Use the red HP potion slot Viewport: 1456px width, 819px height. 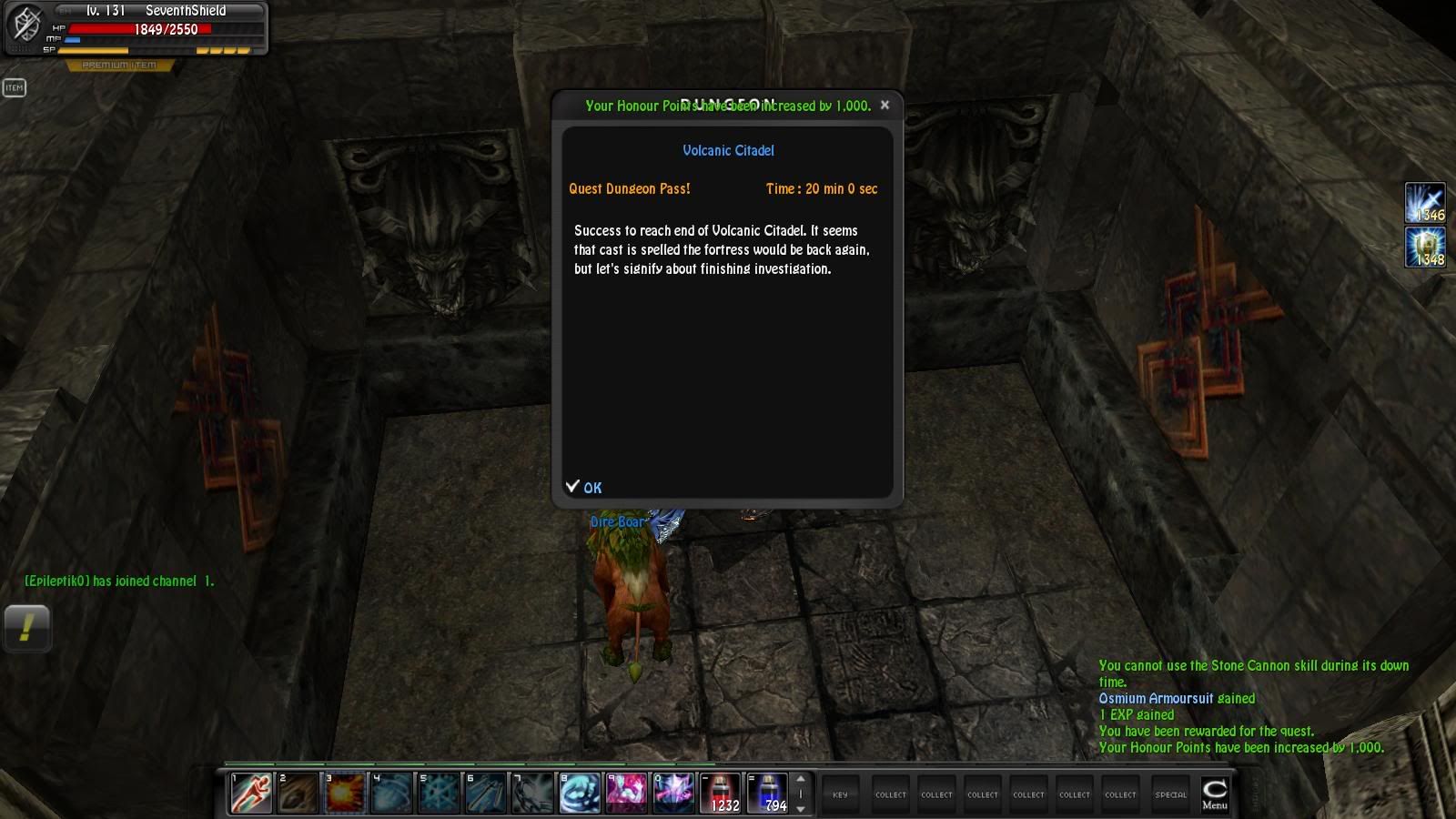pos(722,793)
